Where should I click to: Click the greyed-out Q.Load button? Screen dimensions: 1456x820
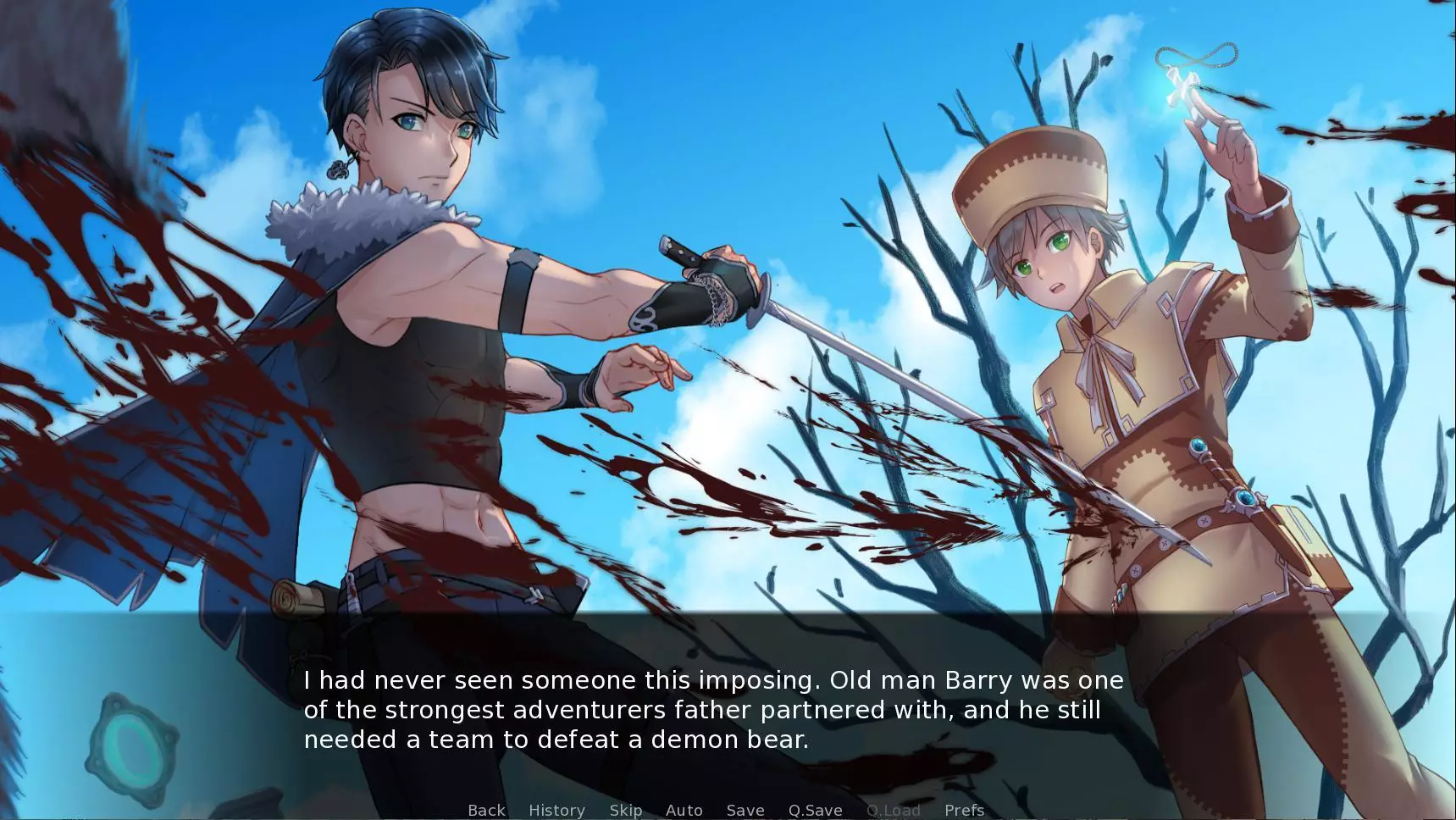[x=893, y=810]
